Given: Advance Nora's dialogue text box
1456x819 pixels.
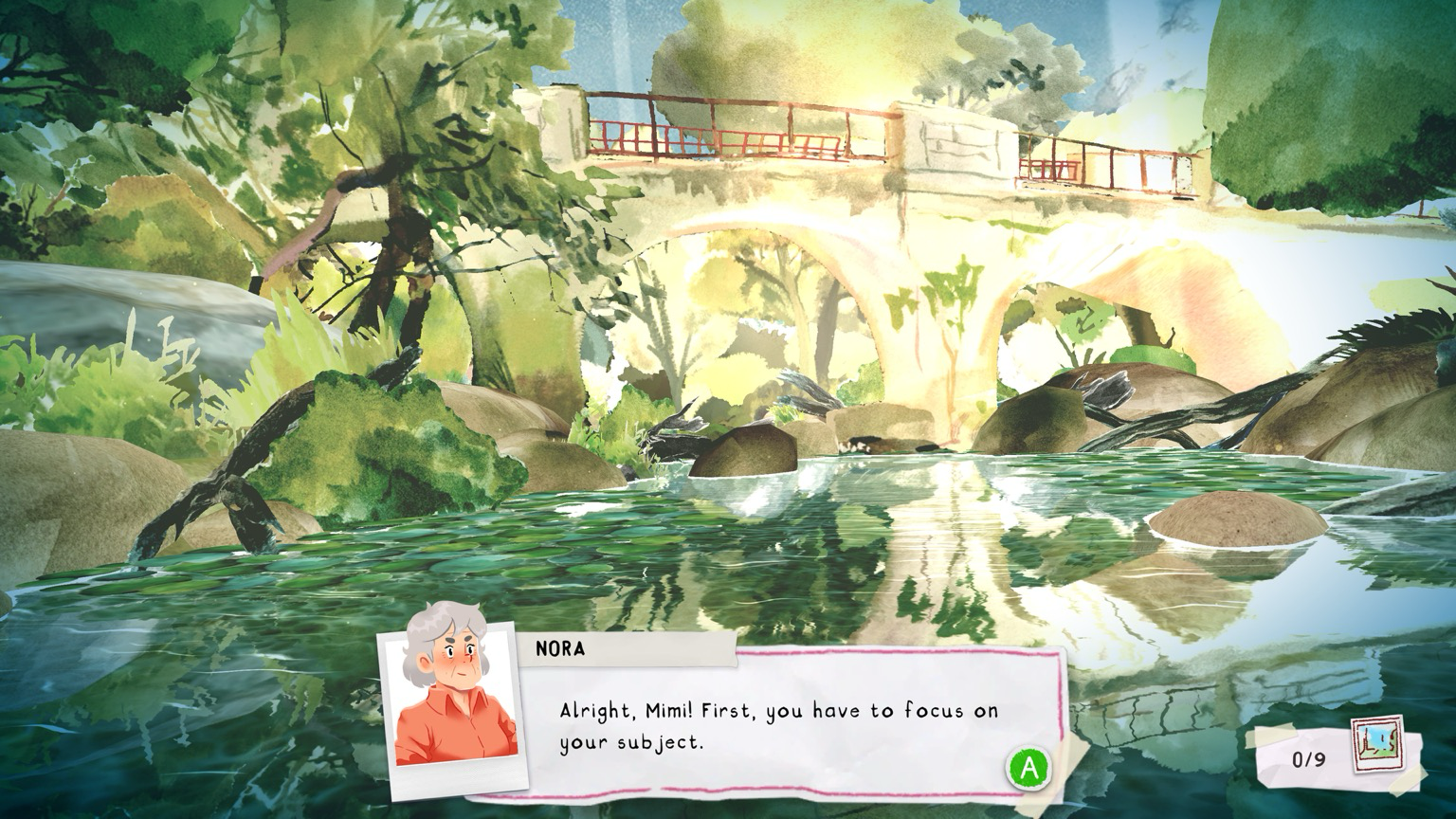Looking at the screenshot, I should click(1028, 767).
